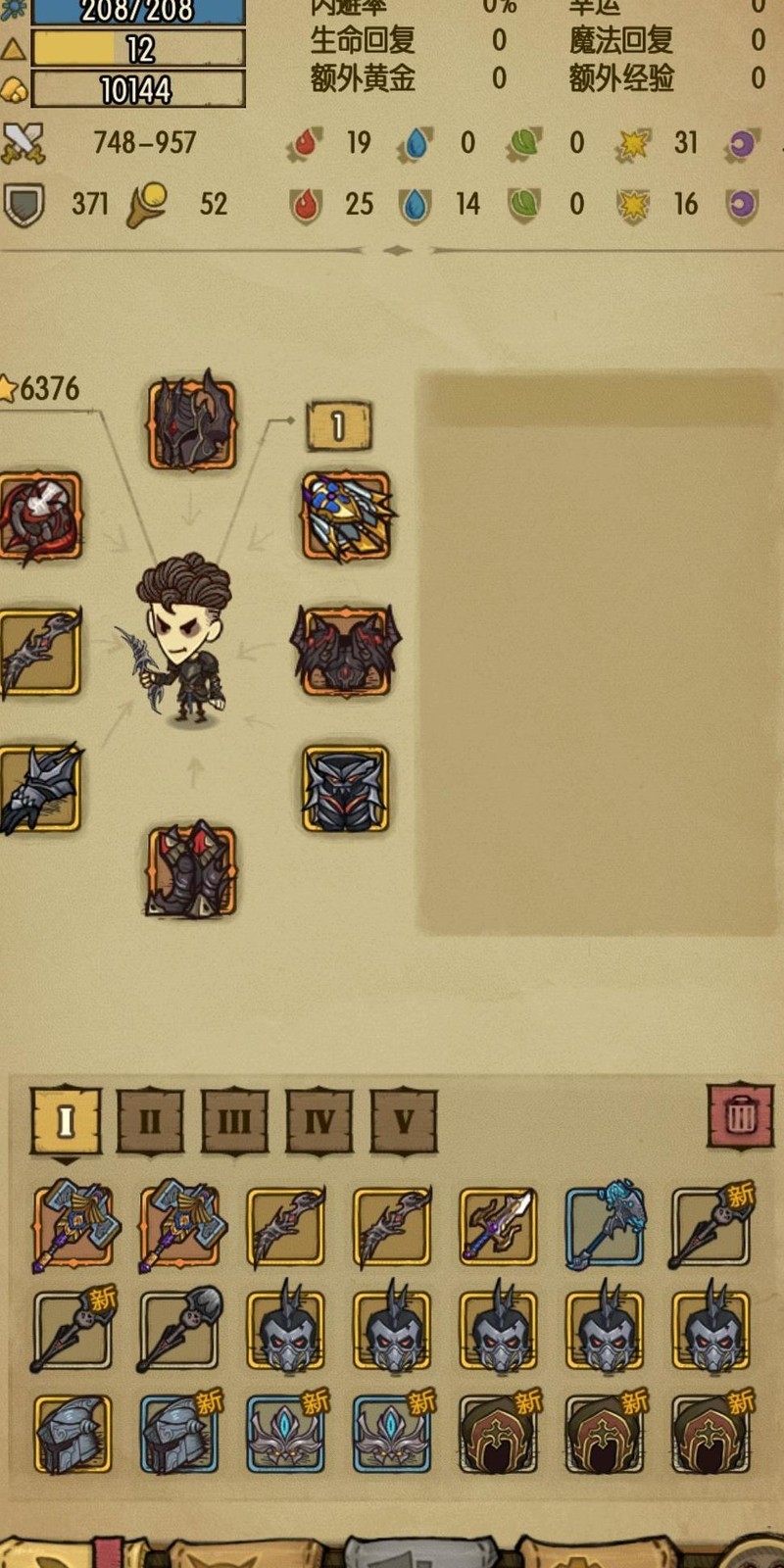Select the equipped spiked boots slot
Viewport: 784px width, 1568px height.
[x=192, y=871]
